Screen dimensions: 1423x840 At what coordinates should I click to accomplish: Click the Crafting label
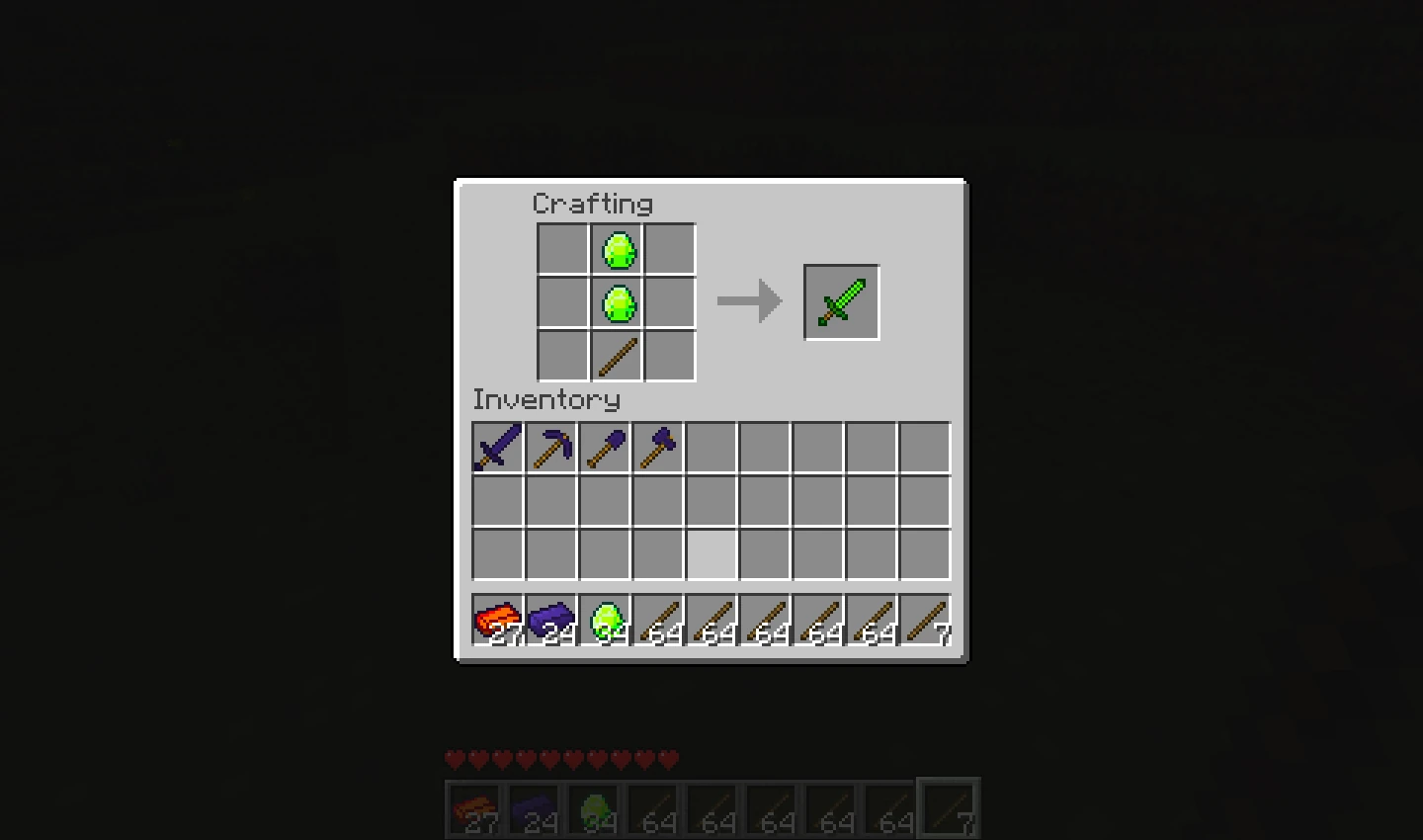point(592,204)
